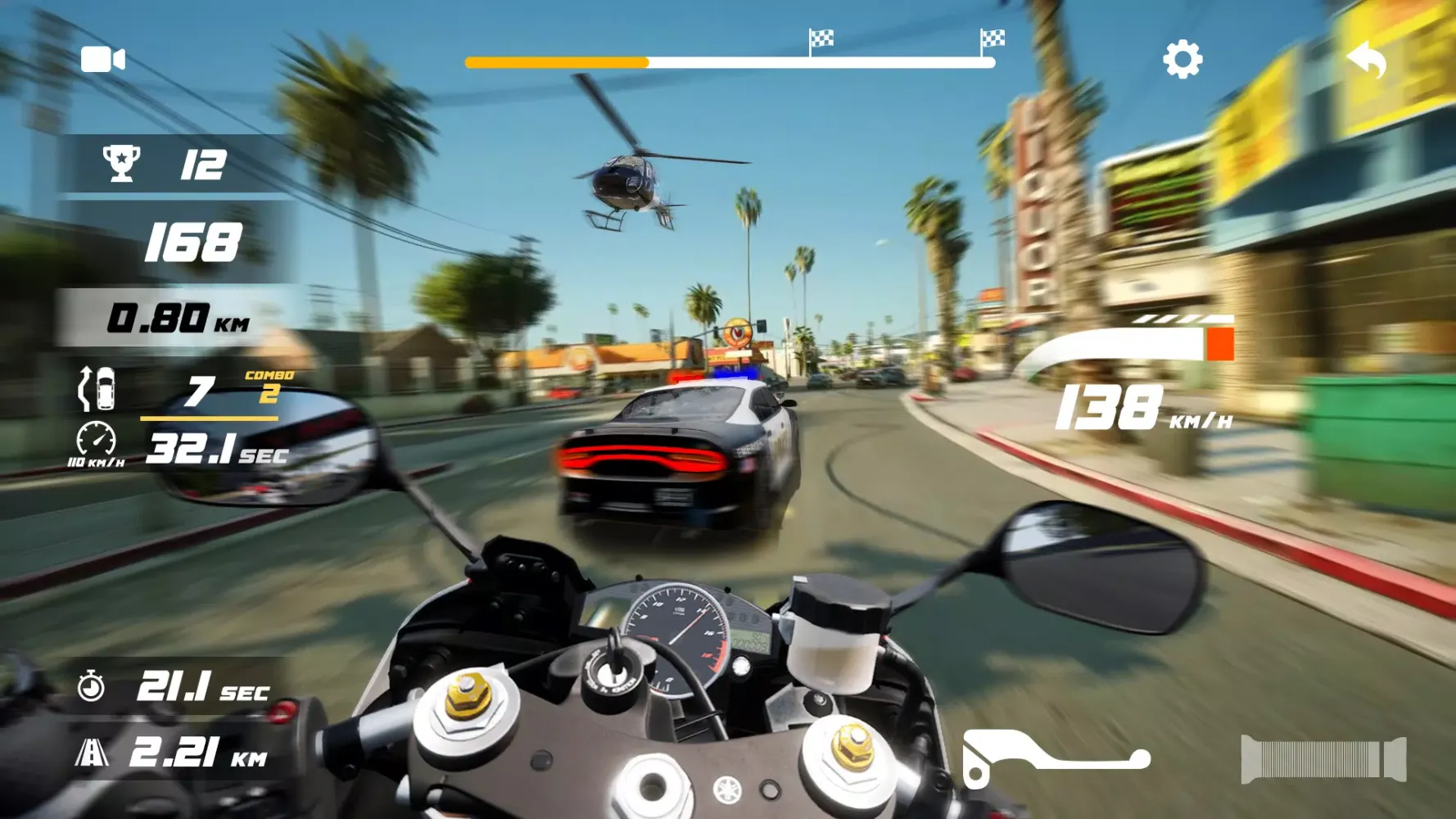Tap the 0.80 KM distance display
This screenshot has width=1456, height=819.
tap(177, 314)
